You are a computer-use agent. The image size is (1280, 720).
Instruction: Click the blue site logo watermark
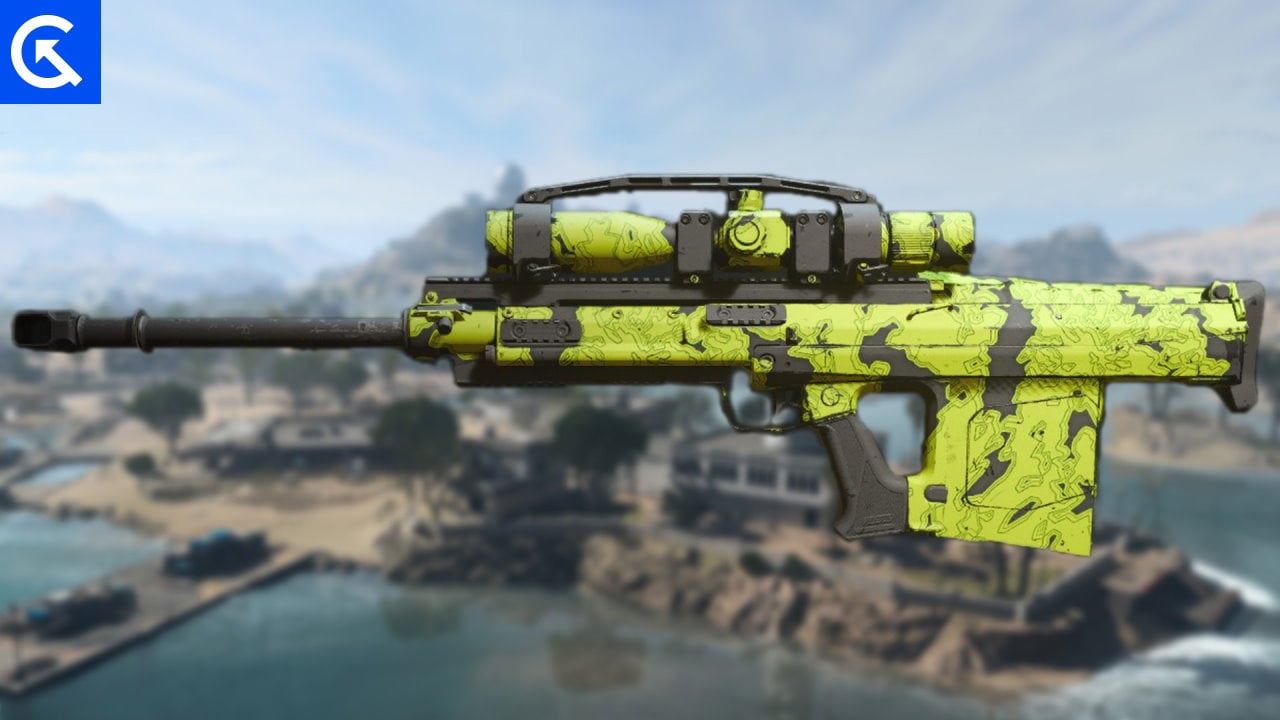click(50, 51)
